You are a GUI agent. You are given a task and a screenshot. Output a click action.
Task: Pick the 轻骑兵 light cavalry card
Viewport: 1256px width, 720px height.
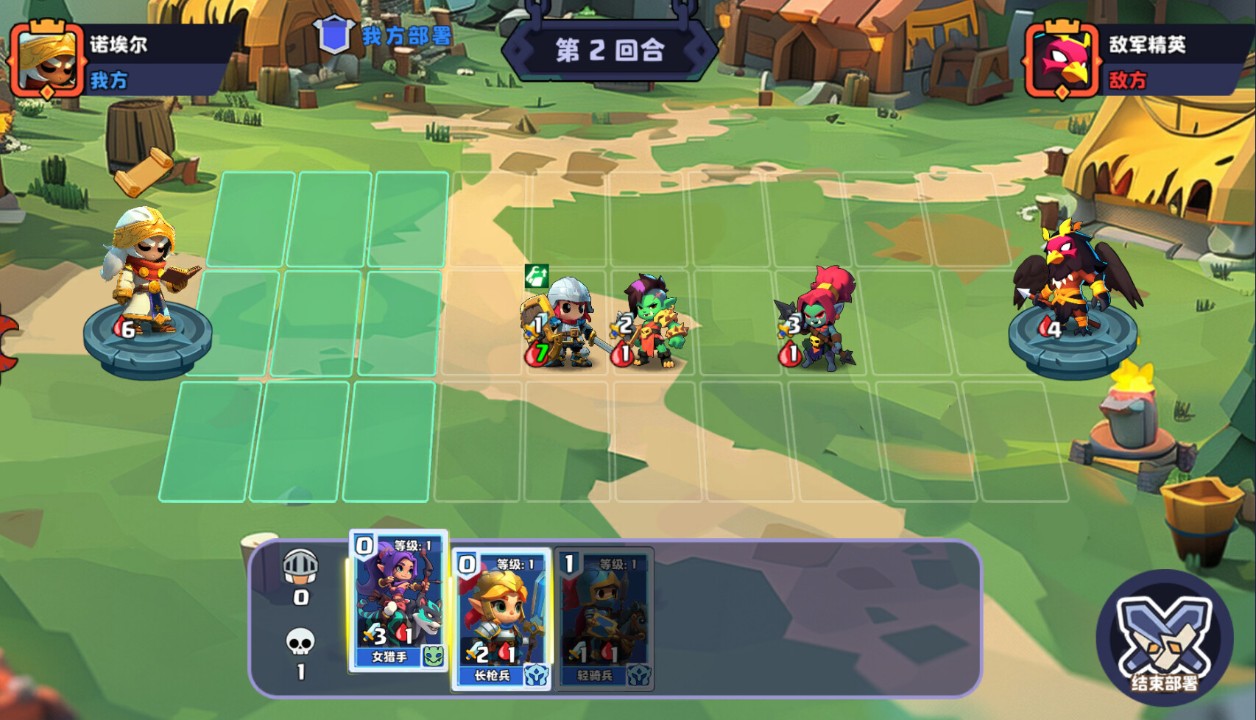tap(604, 618)
